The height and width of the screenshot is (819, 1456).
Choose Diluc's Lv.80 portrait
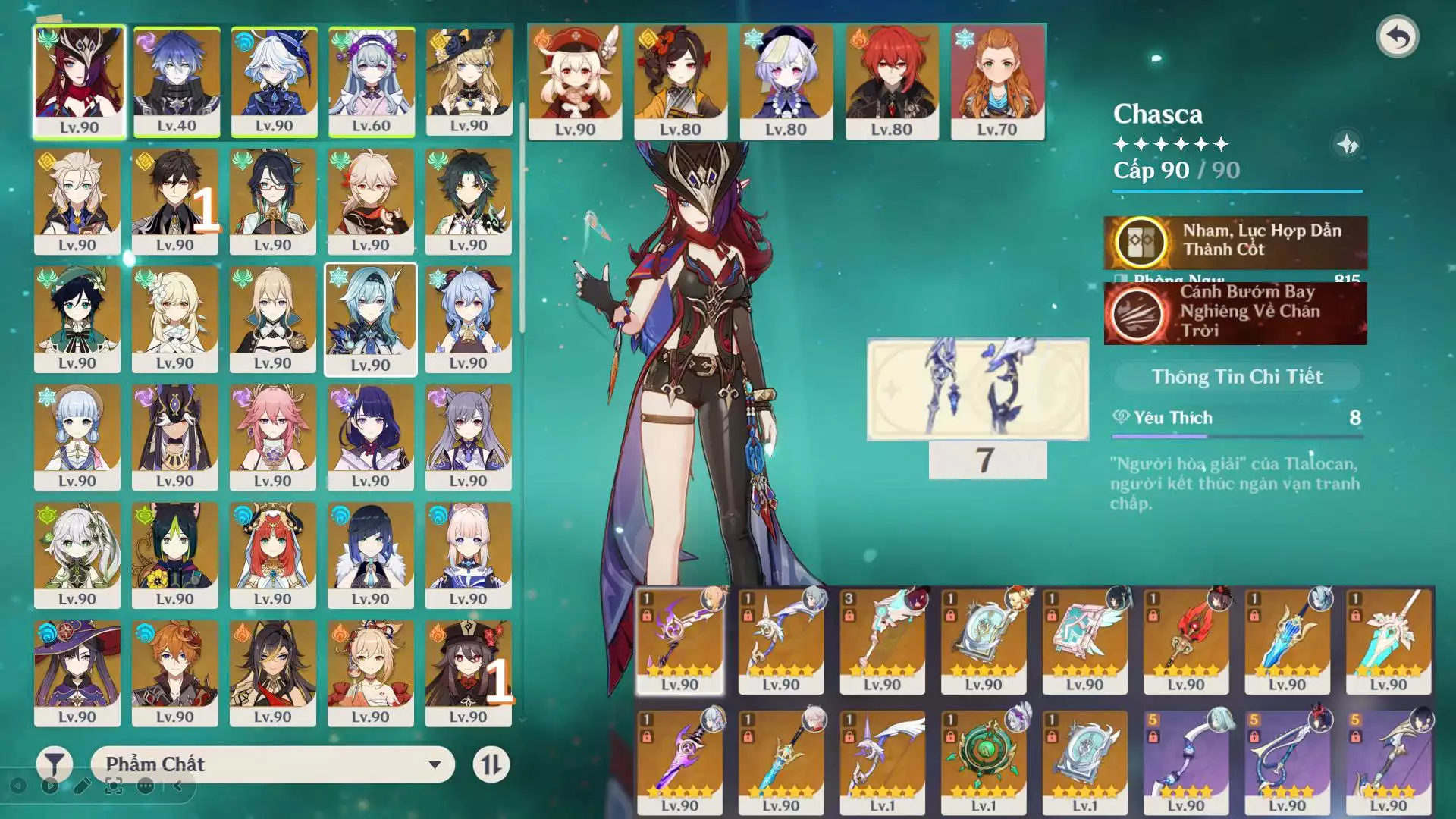pos(892,82)
